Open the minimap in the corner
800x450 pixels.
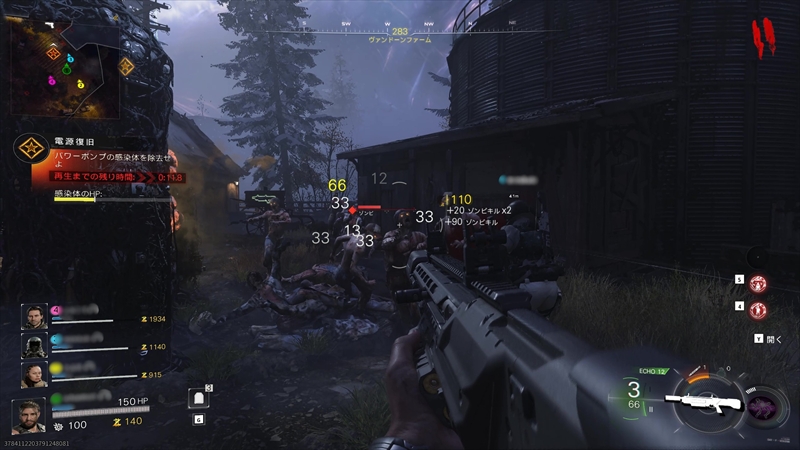65,70
